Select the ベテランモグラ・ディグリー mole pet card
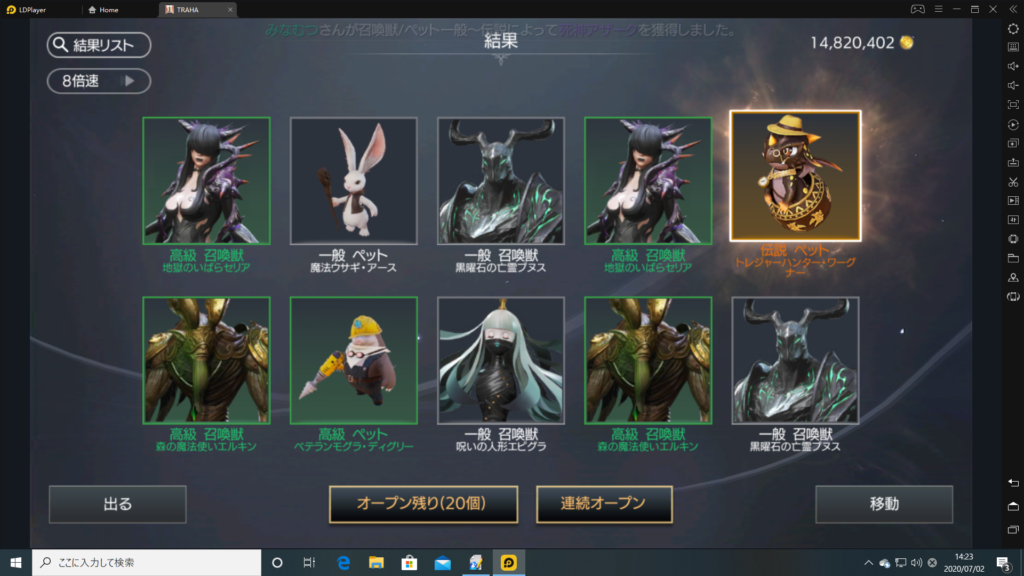The width and height of the screenshot is (1024, 576). click(353, 360)
